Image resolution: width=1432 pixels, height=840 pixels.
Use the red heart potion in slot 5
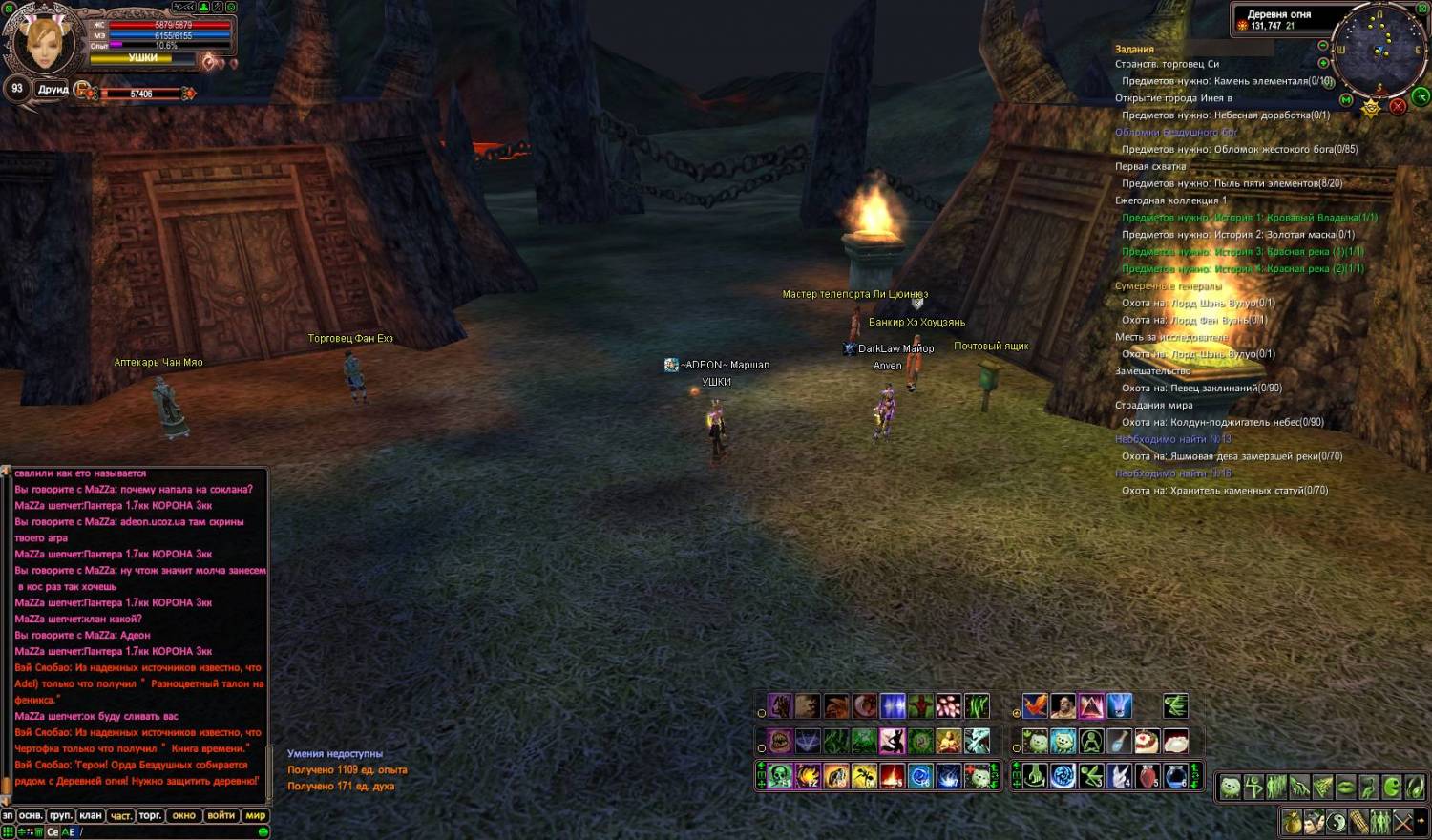(1148, 776)
